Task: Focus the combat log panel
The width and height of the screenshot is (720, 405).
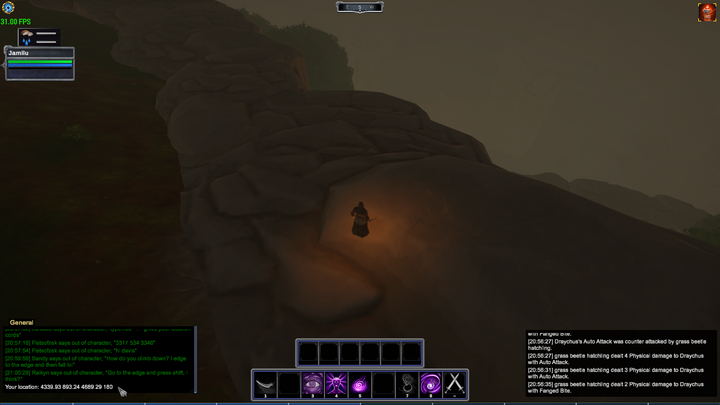Action: coord(621,366)
